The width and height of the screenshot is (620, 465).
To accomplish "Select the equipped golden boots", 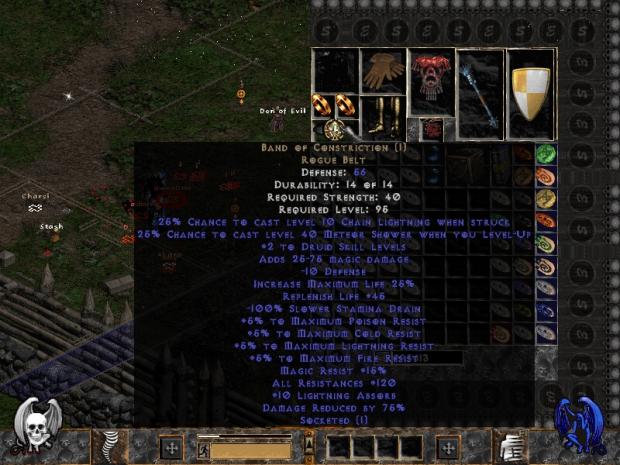I will 384,116.
